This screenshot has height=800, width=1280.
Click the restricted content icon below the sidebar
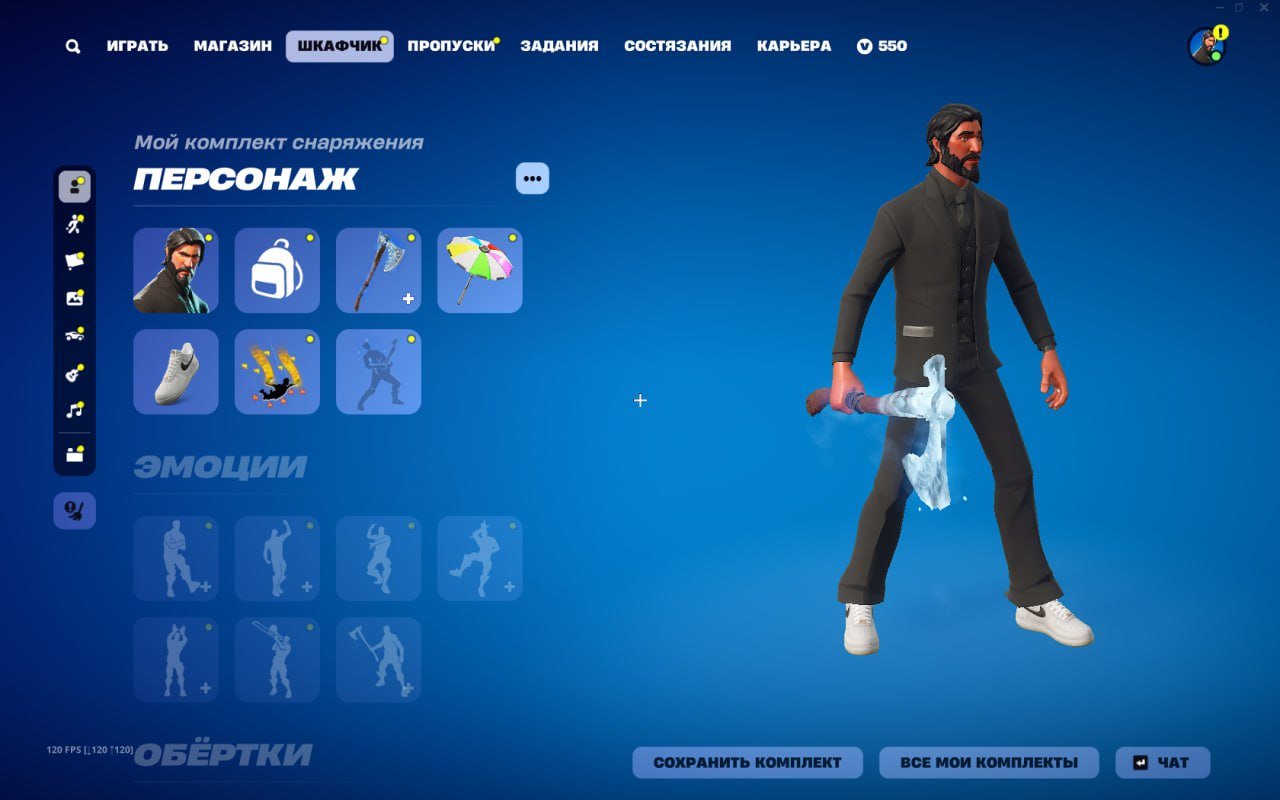coord(74,510)
